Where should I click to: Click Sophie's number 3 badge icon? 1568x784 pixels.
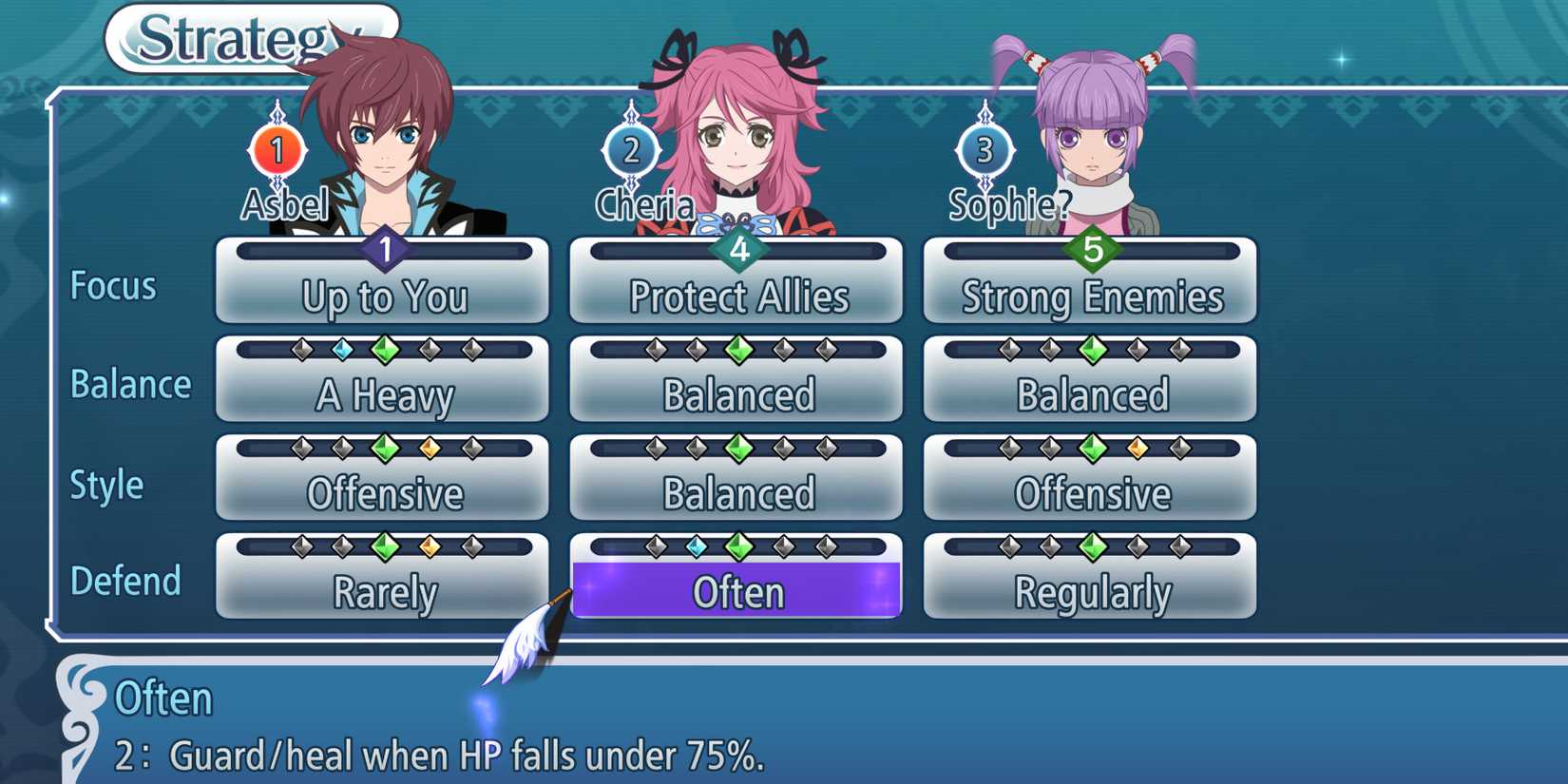984,149
